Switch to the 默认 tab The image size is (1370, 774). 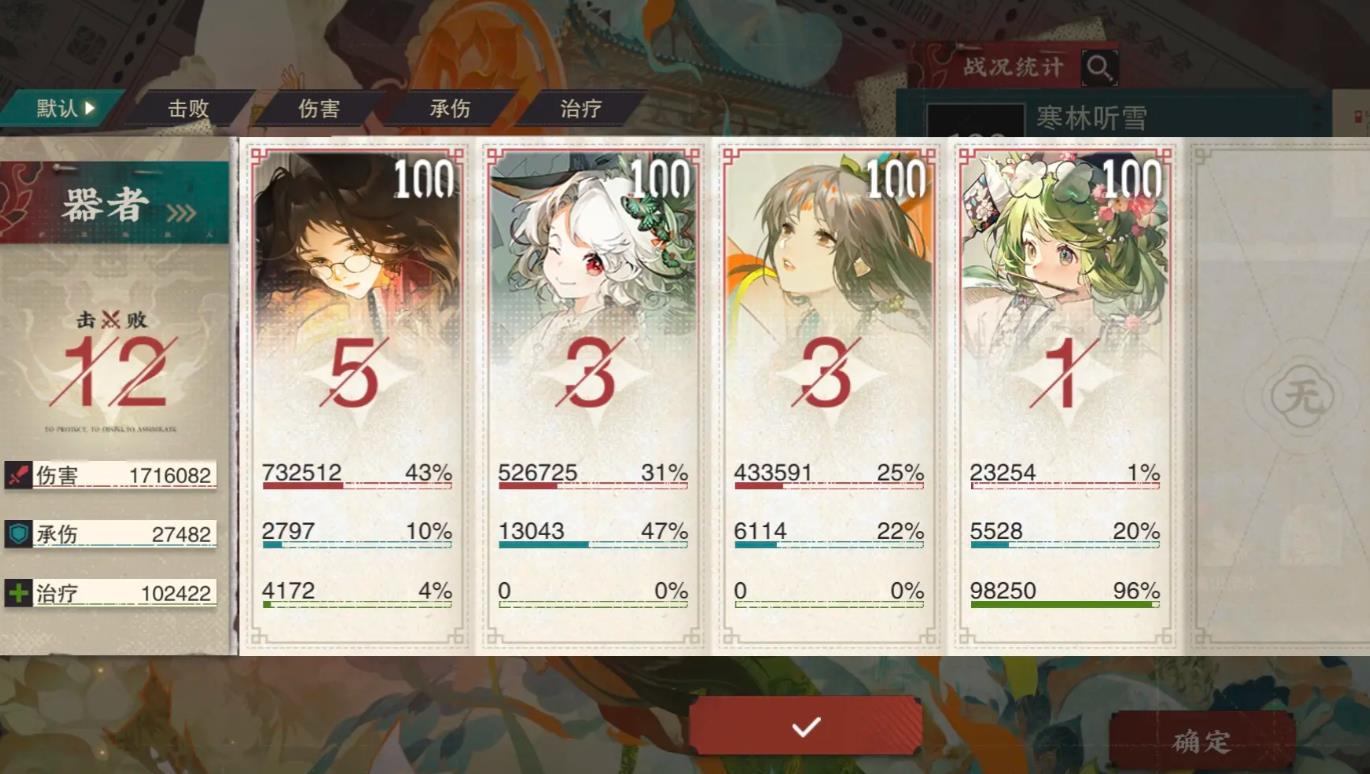point(62,109)
